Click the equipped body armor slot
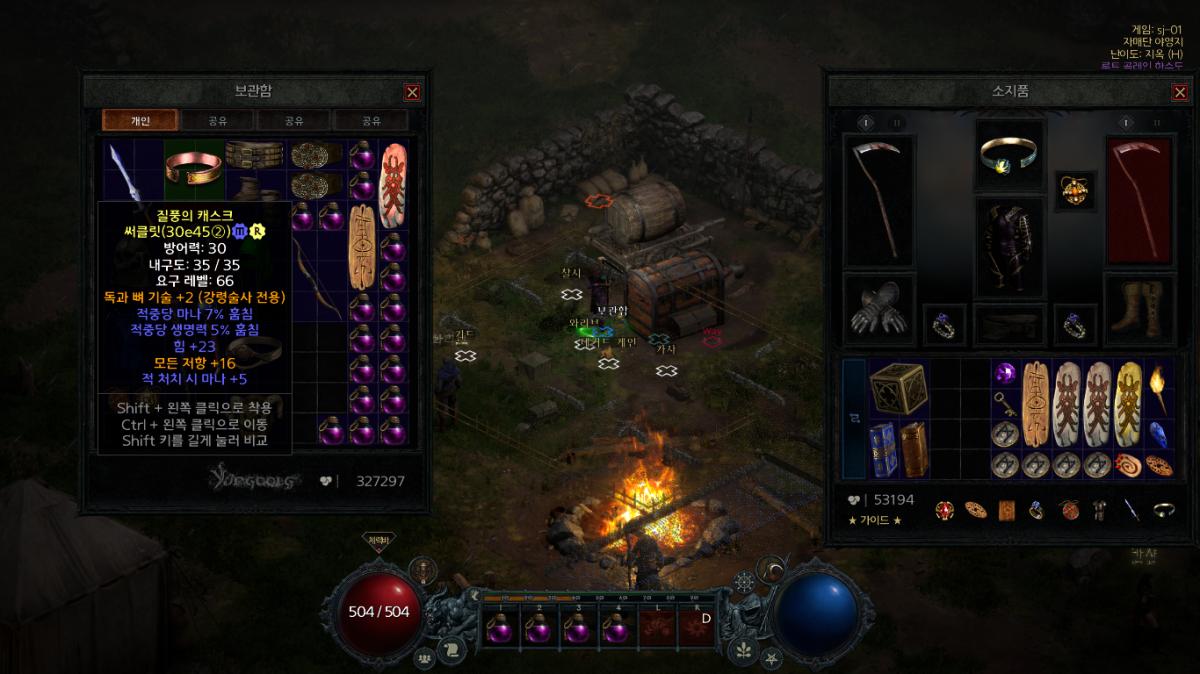This screenshot has width=1200, height=674. pyautogui.click(x=1009, y=246)
